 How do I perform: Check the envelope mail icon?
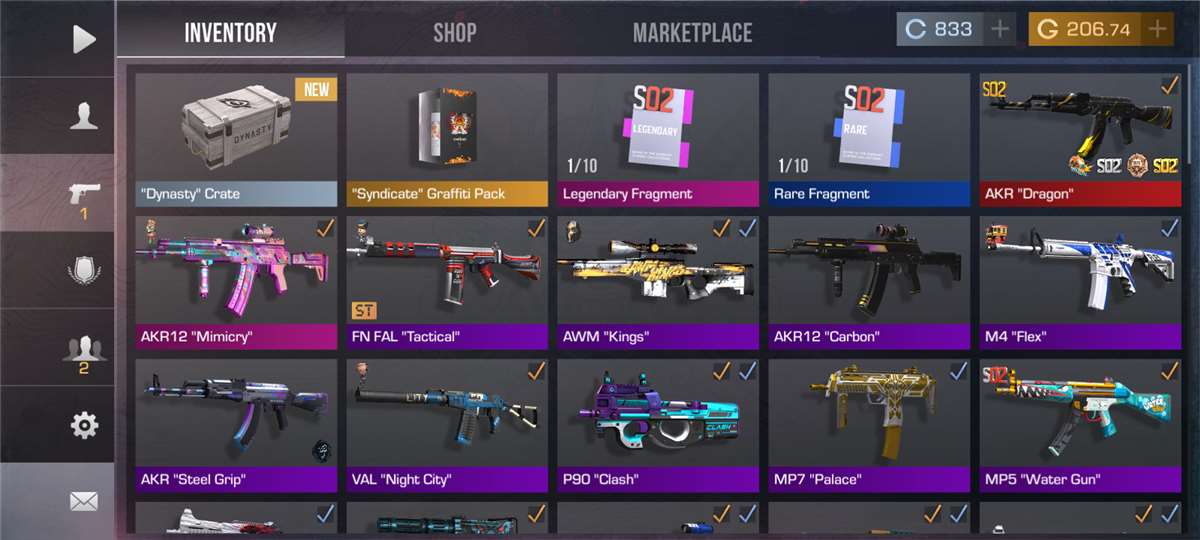tap(84, 501)
